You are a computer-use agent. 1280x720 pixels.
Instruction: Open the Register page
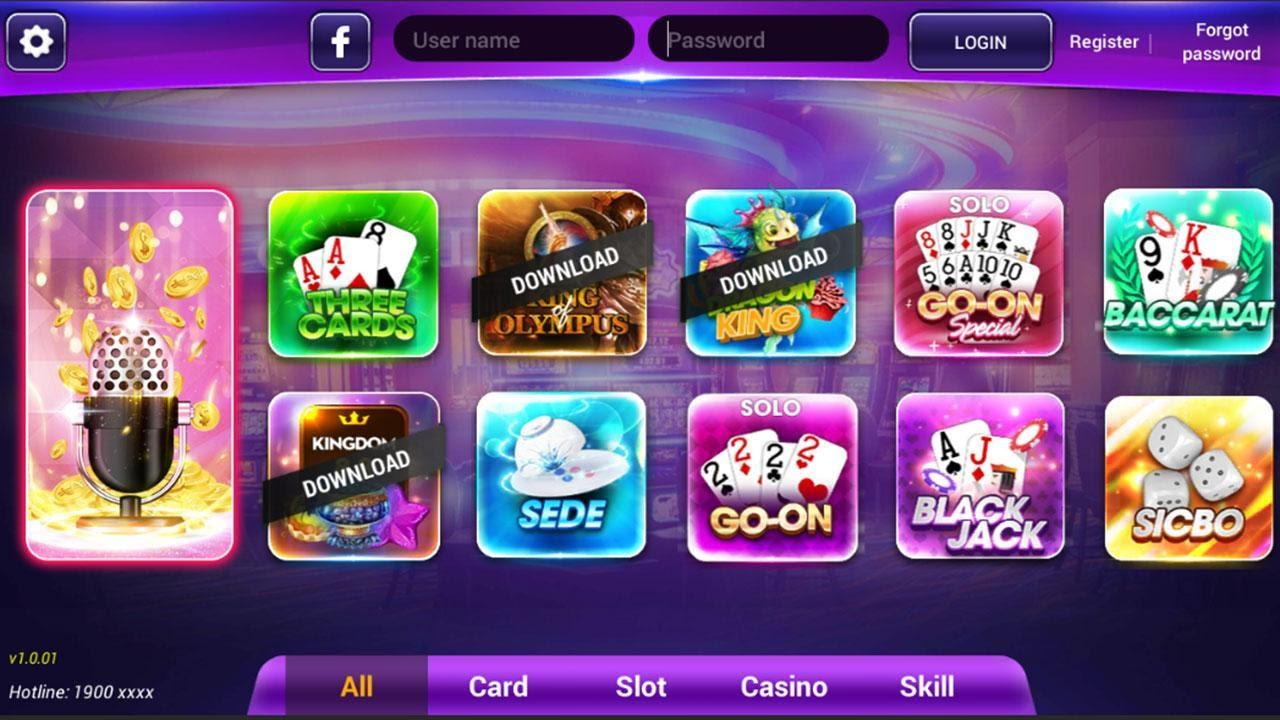pos(1104,42)
